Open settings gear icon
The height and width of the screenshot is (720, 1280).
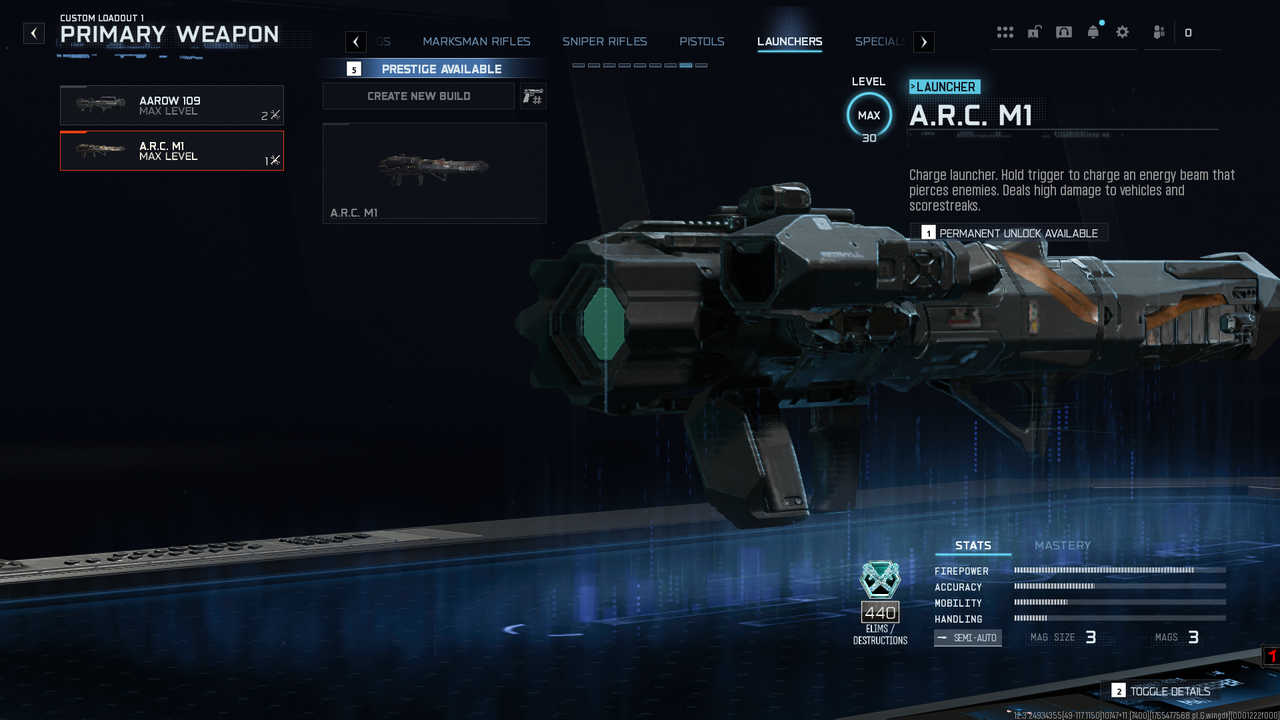point(1122,32)
